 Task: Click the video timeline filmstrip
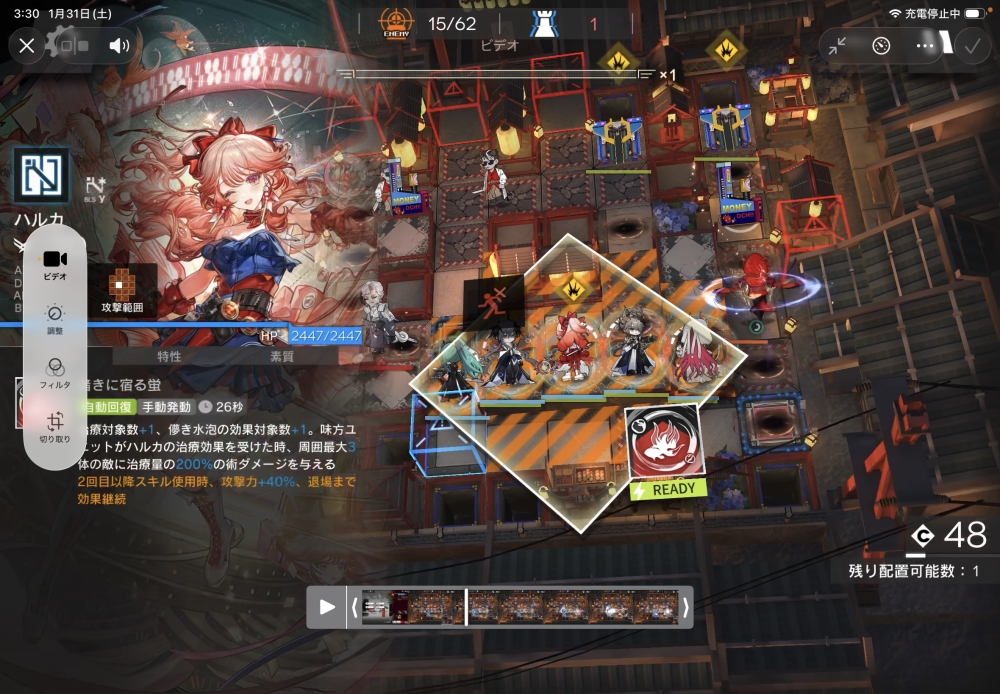[518, 607]
